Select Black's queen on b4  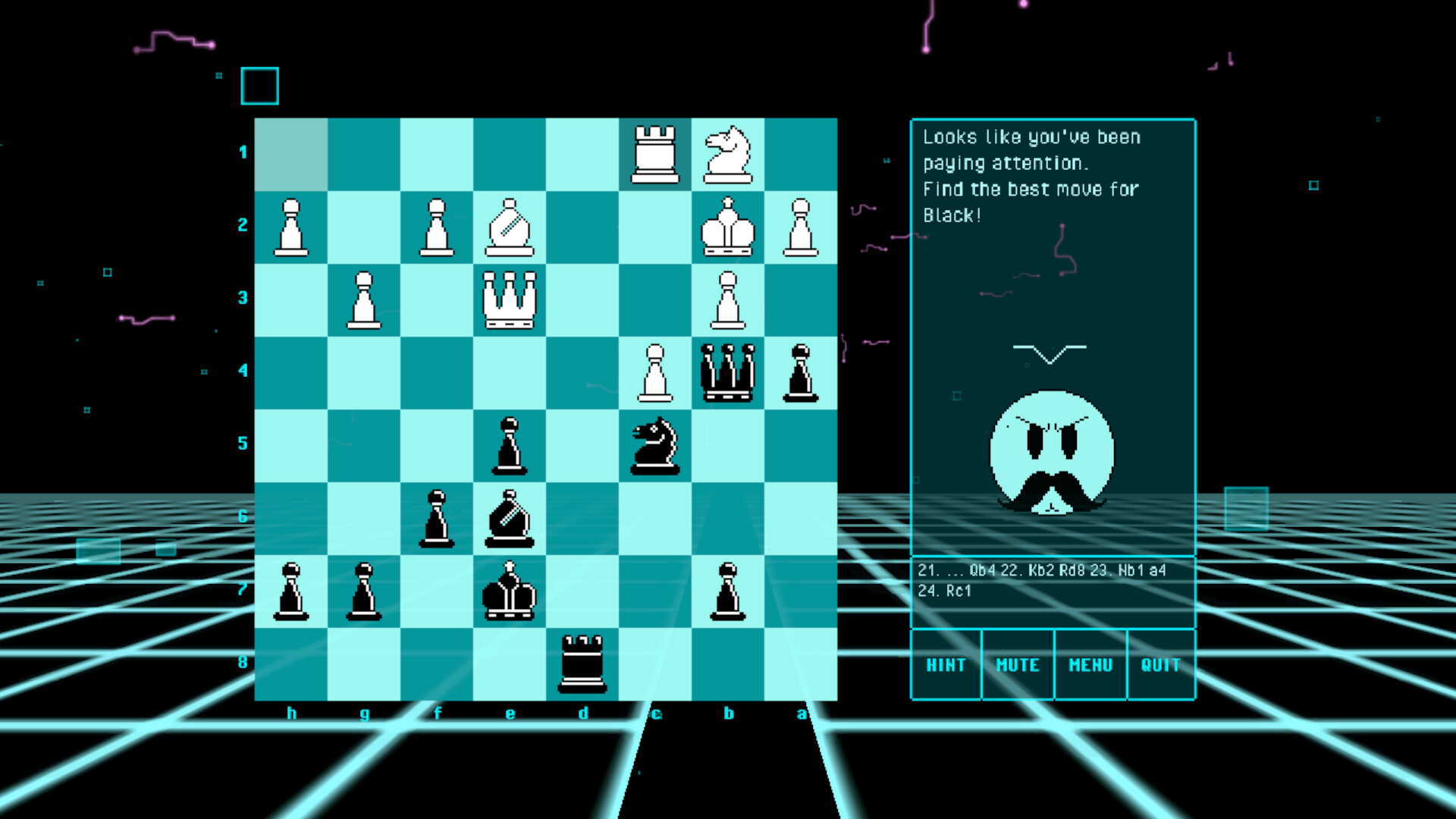click(x=729, y=372)
